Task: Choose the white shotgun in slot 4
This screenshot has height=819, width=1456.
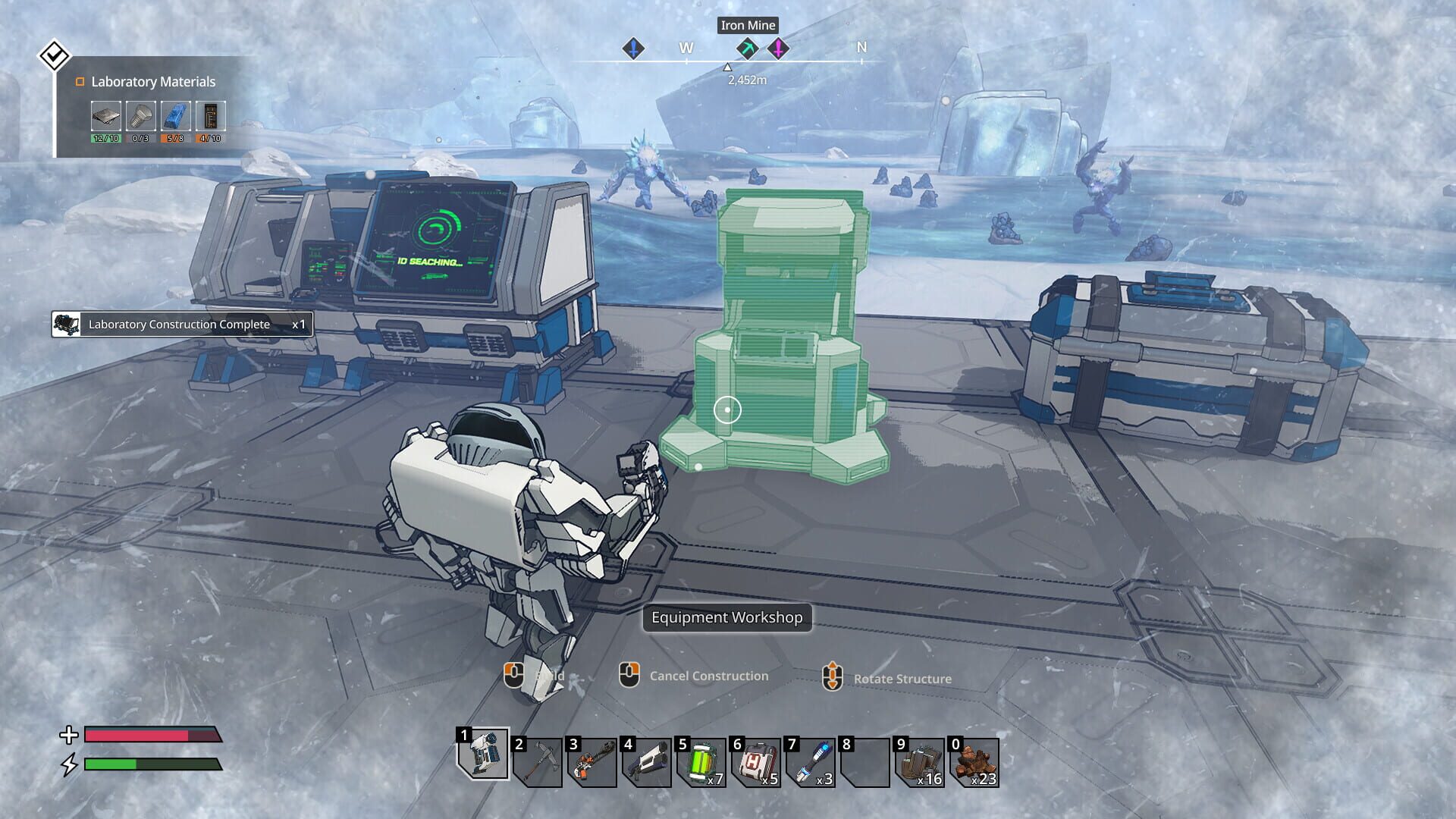Action: coord(647,762)
